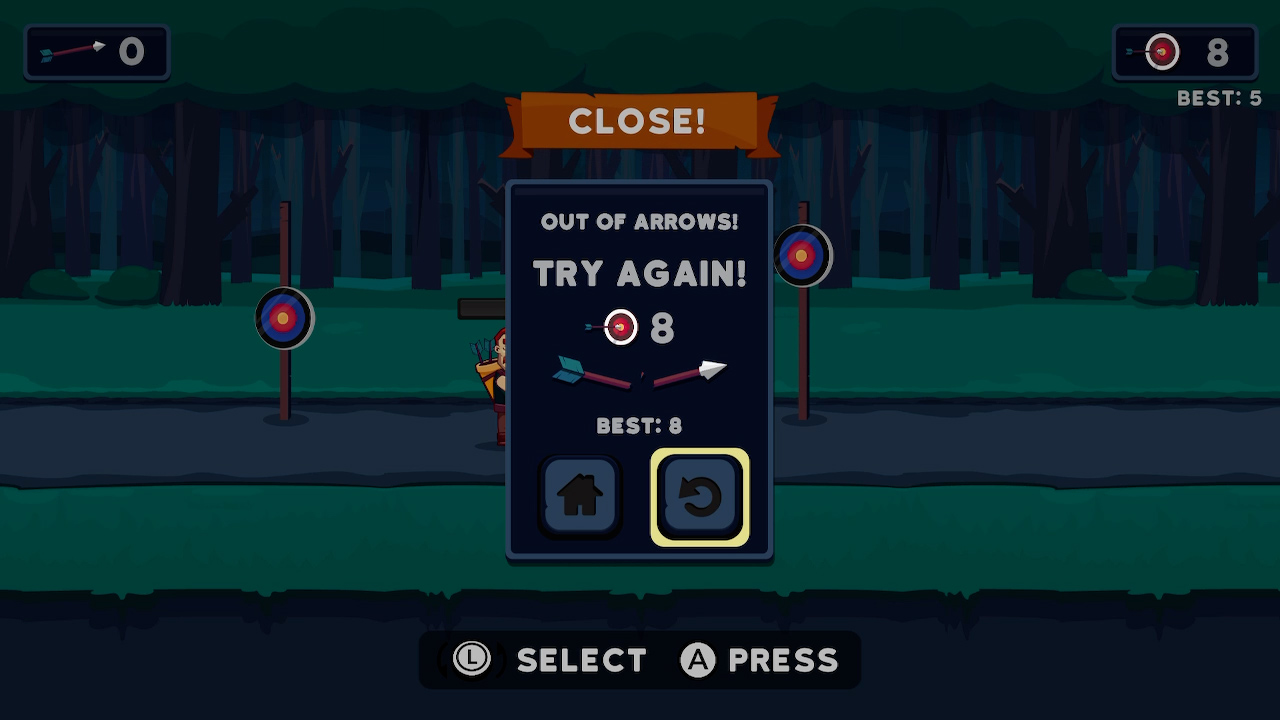
Task: Click the bullseye score icon top-right
Action: (x=1160, y=52)
